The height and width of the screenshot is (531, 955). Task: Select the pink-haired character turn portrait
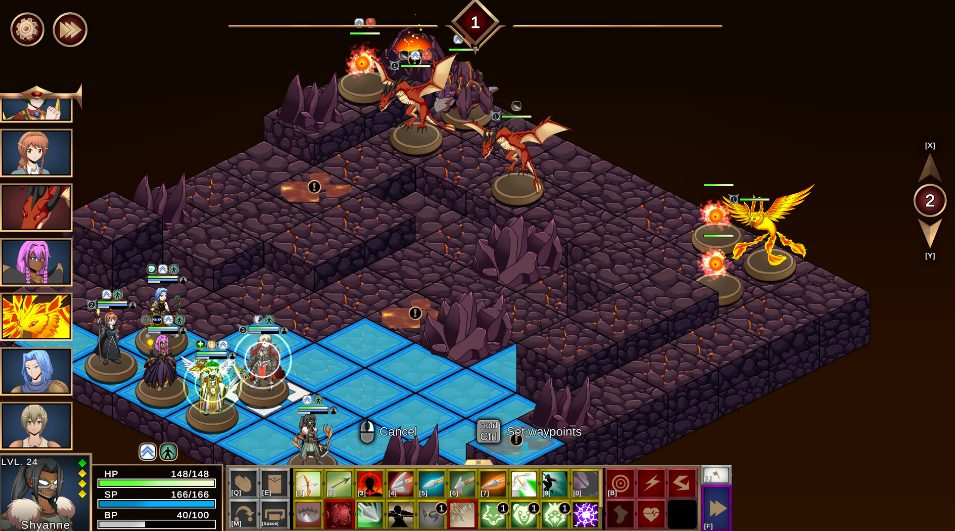click(x=36, y=262)
